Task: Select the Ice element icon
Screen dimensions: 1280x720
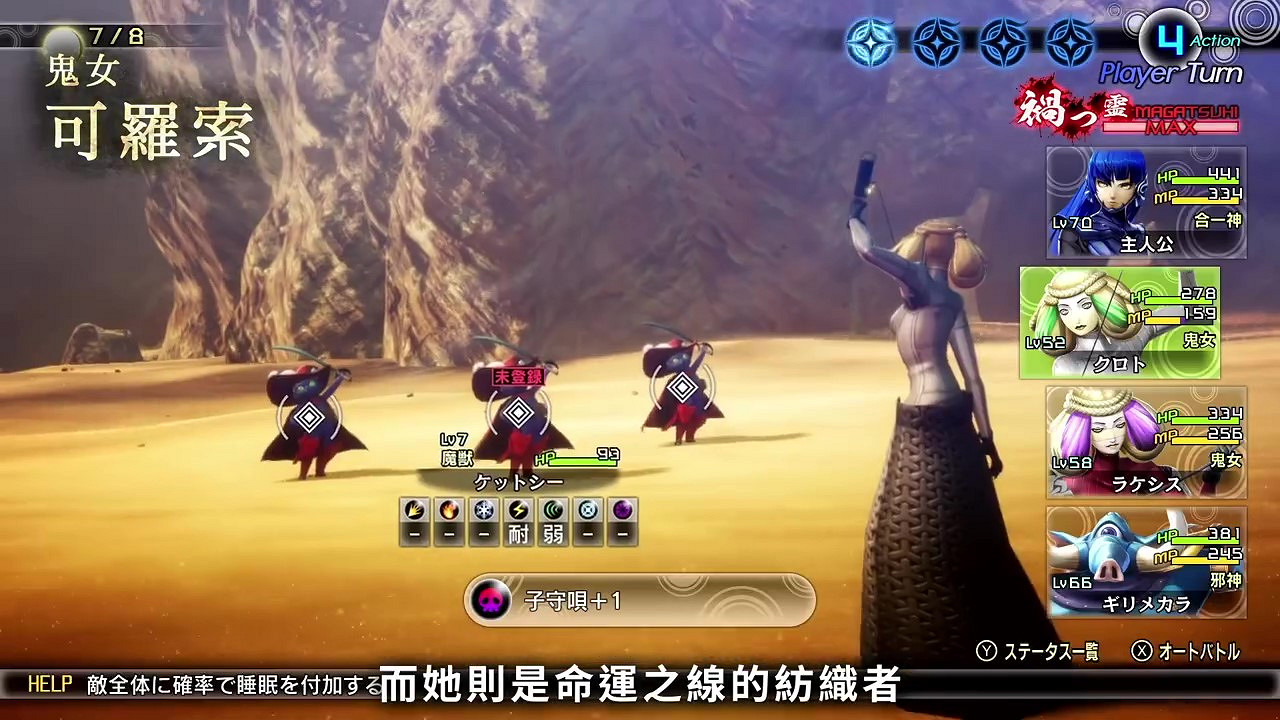Action: click(x=483, y=510)
